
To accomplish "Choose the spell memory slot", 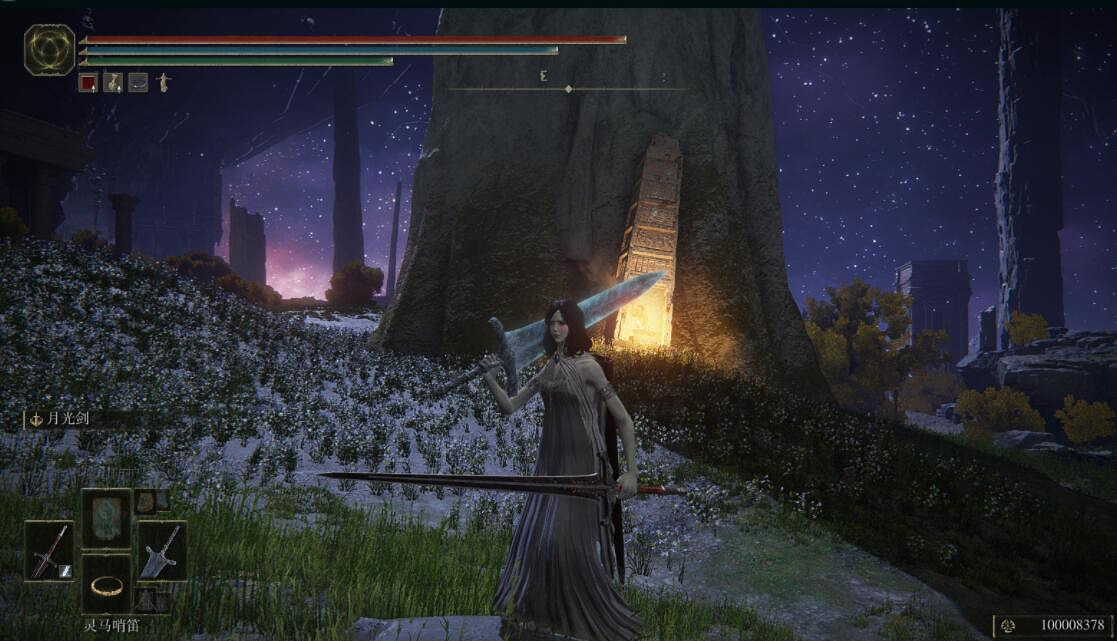I will pyautogui.click(x=106, y=518).
